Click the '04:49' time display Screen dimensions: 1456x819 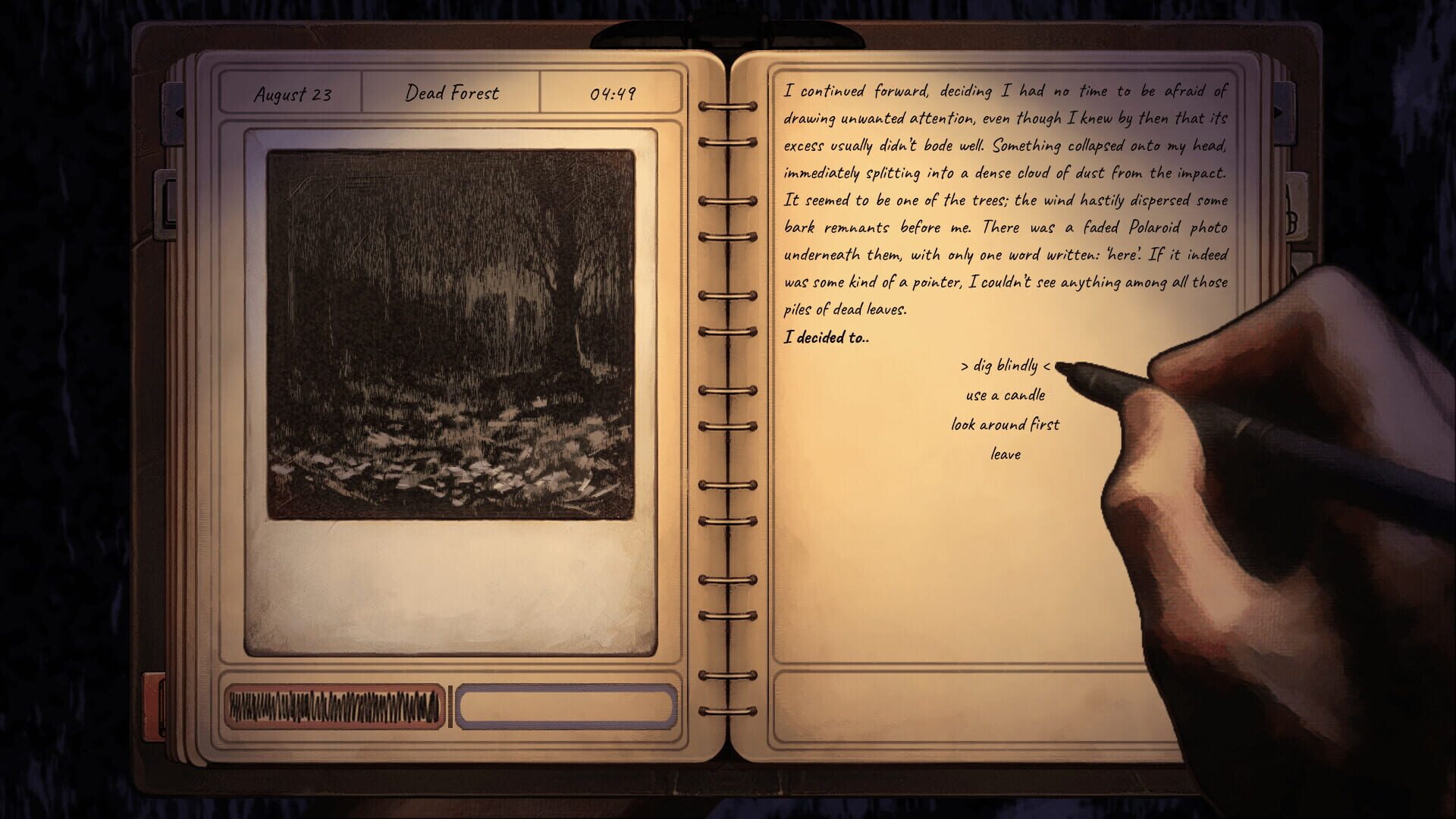[614, 93]
